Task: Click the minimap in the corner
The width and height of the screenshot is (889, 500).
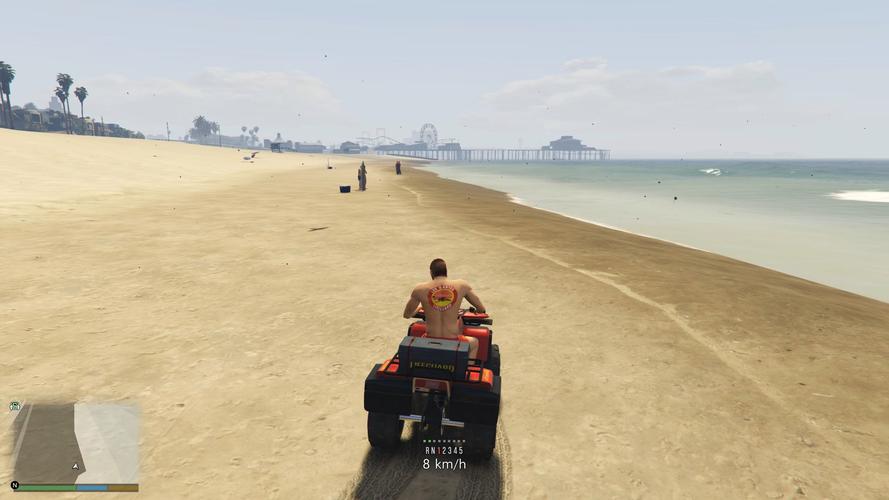Action: click(75, 443)
